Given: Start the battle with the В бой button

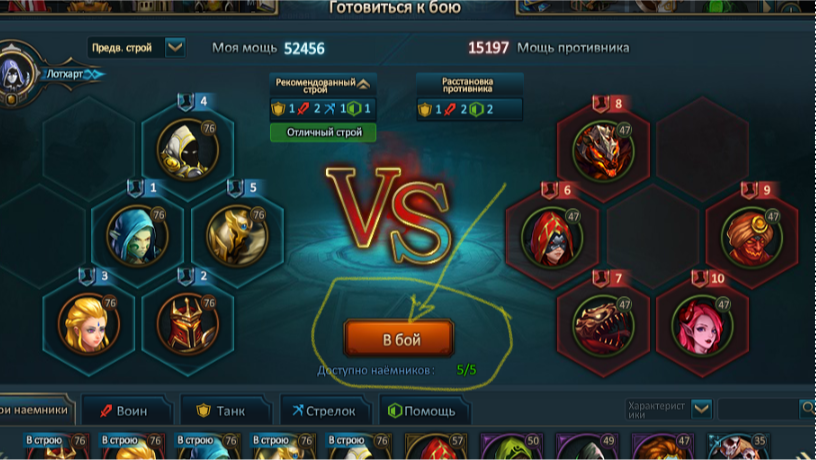Looking at the screenshot, I should click(399, 339).
